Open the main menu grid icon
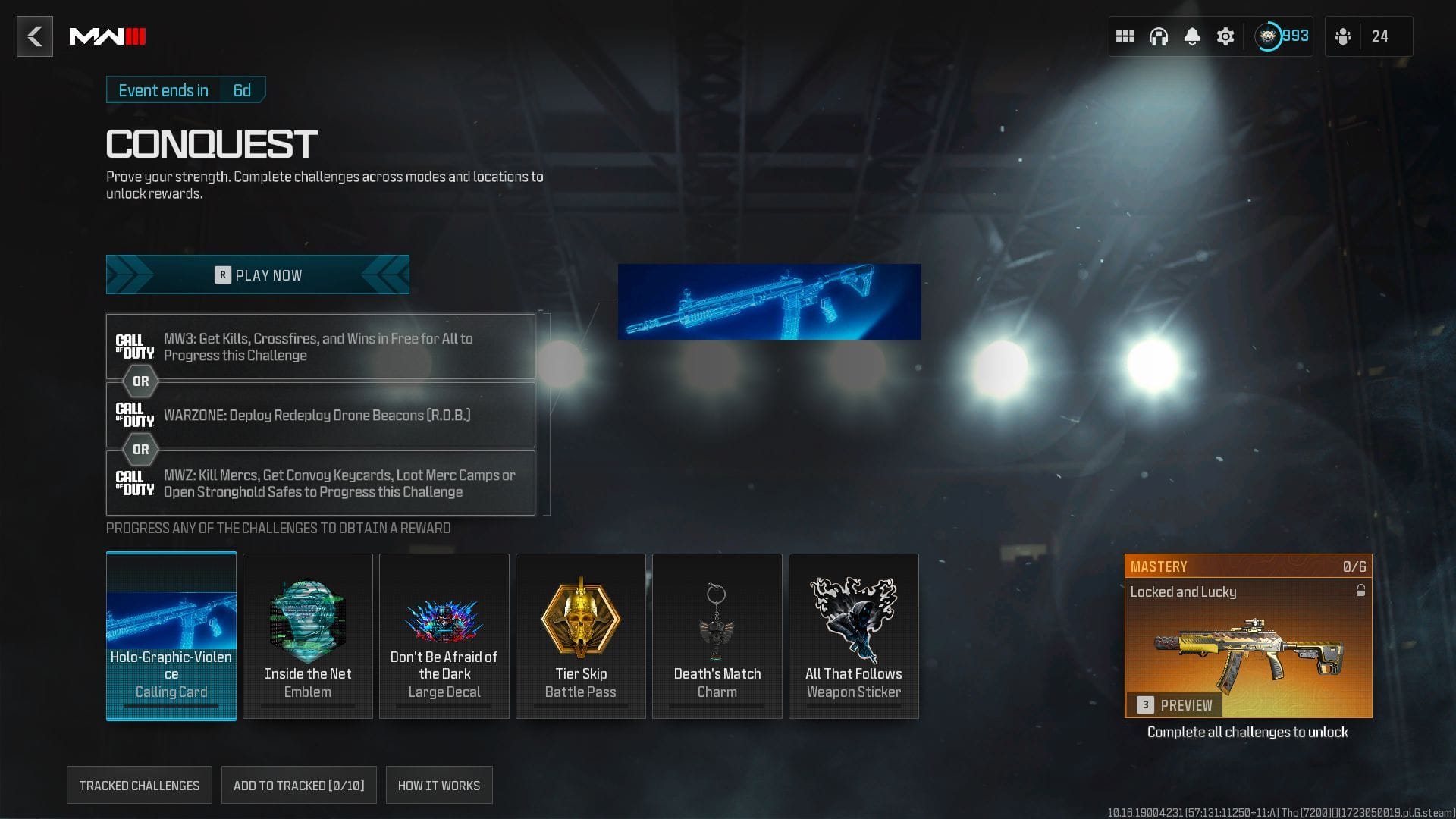1456x819 pixels. click(1125, 36)
